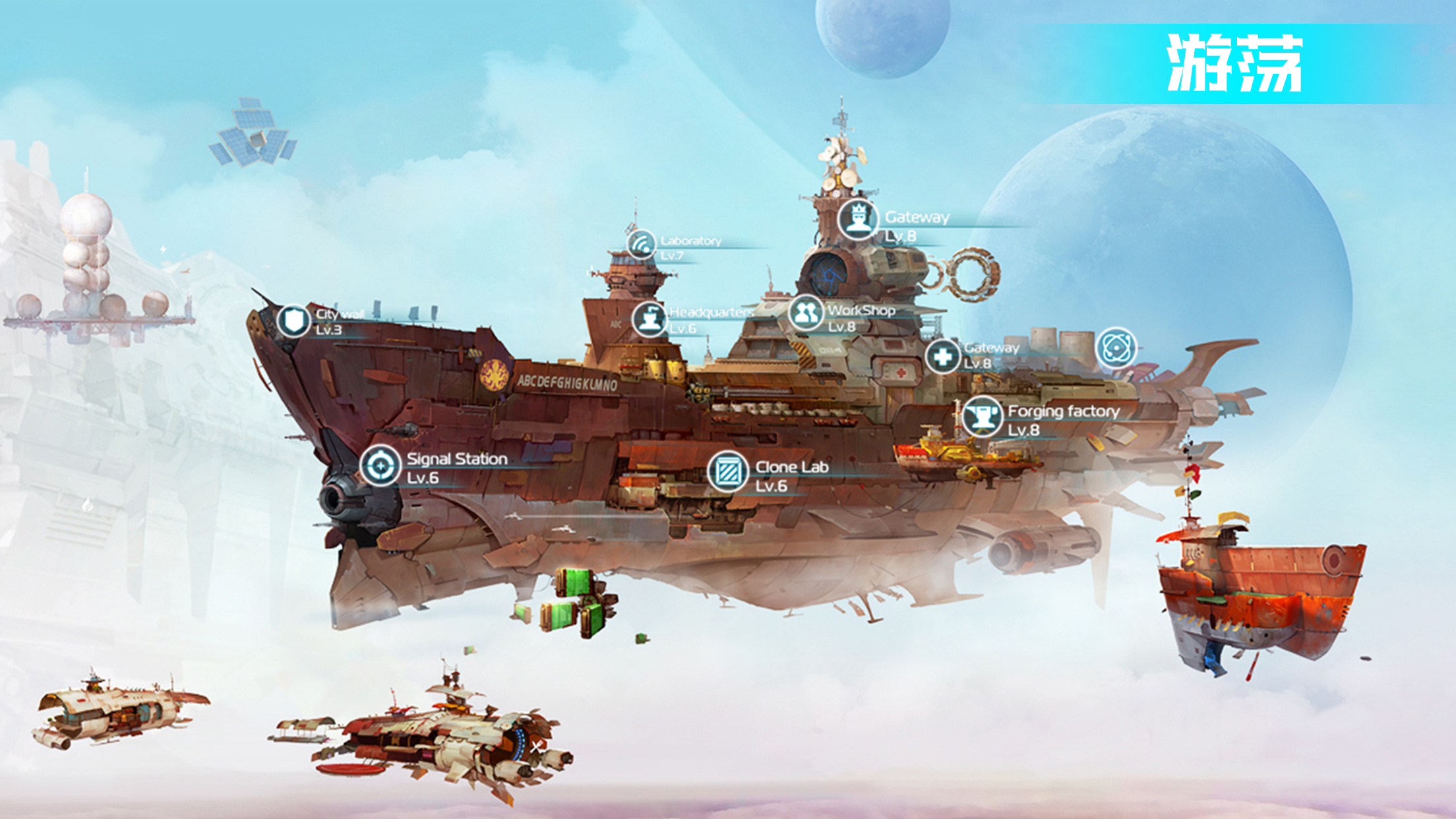
Task: Open the Forging factory Lv.8 building
Action: click(982, 417)
